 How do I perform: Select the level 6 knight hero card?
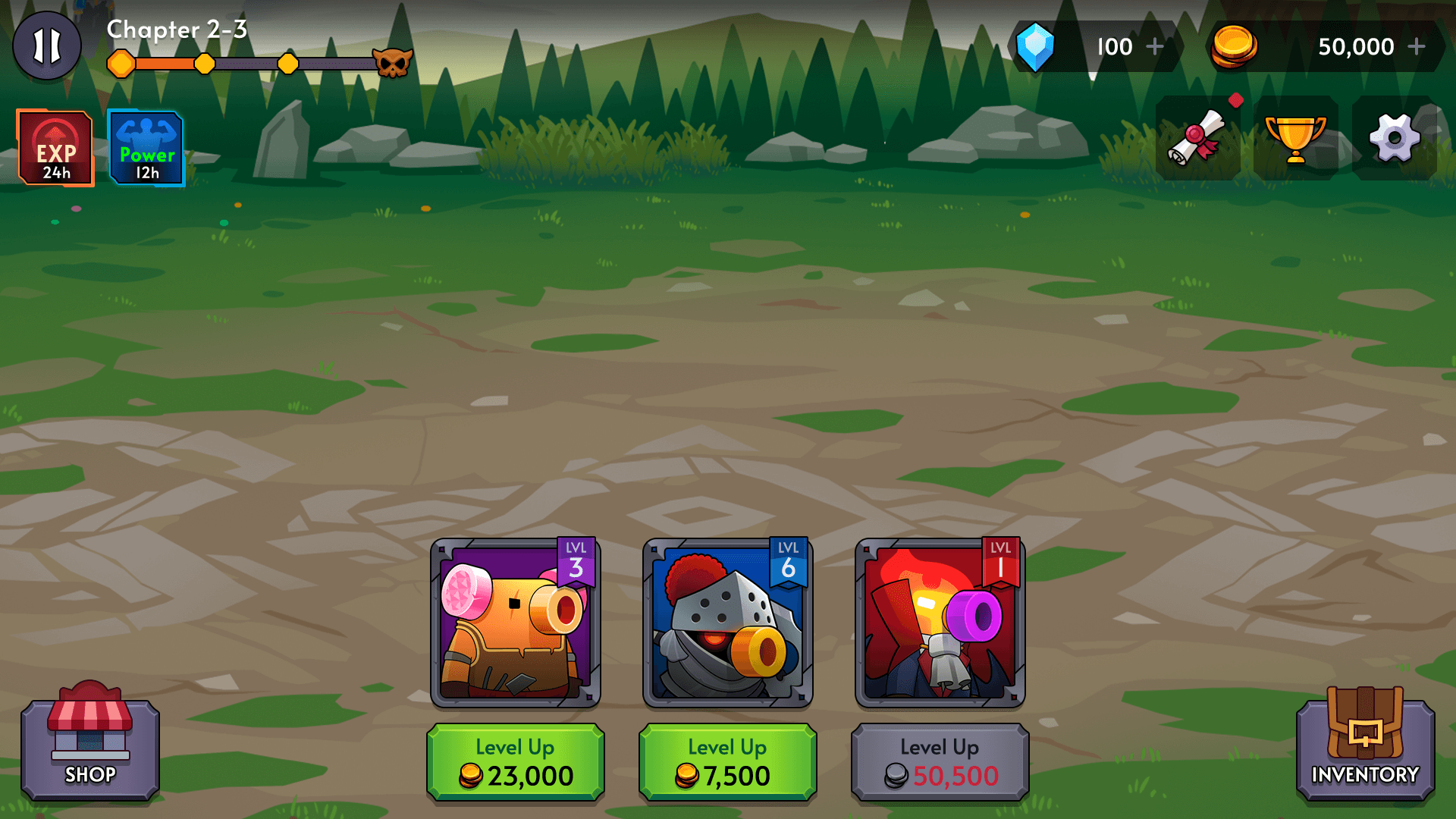click(728, 623)
